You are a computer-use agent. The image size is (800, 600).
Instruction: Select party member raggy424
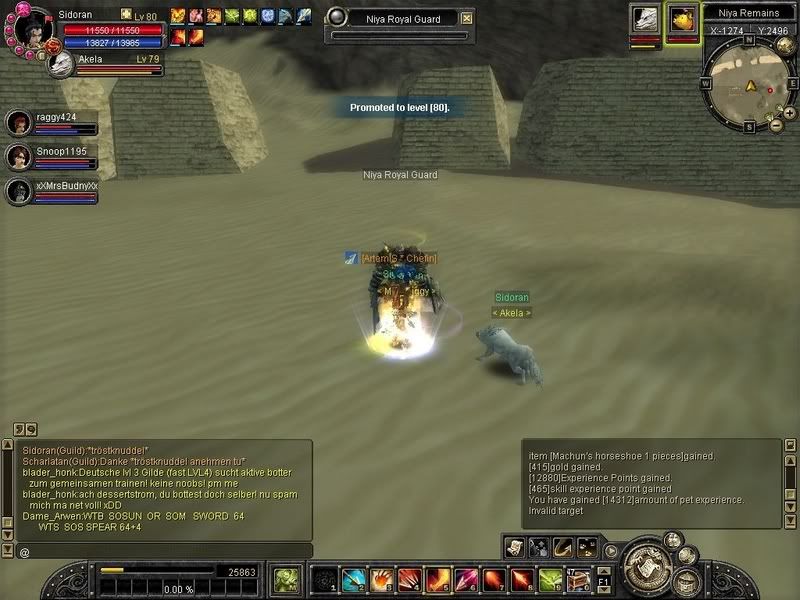click(18, 123)
